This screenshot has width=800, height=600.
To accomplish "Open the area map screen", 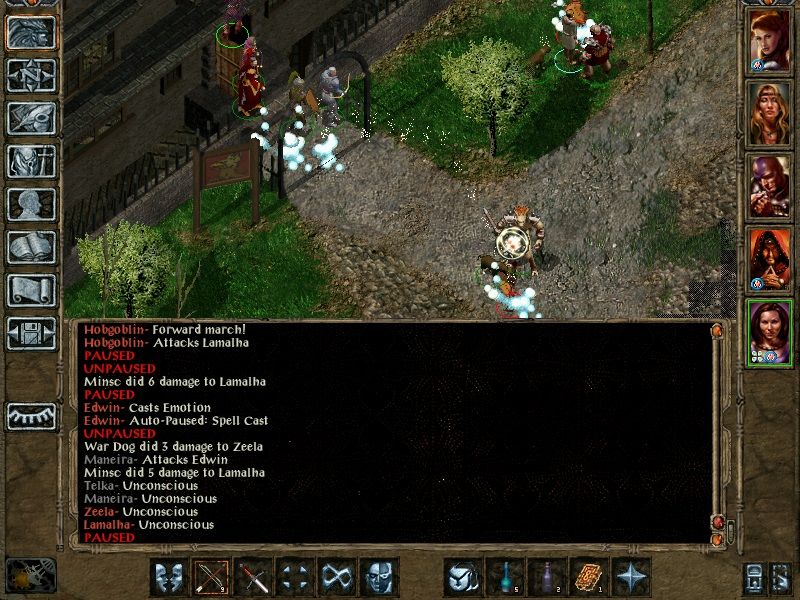I will click(x=32, y=75).
